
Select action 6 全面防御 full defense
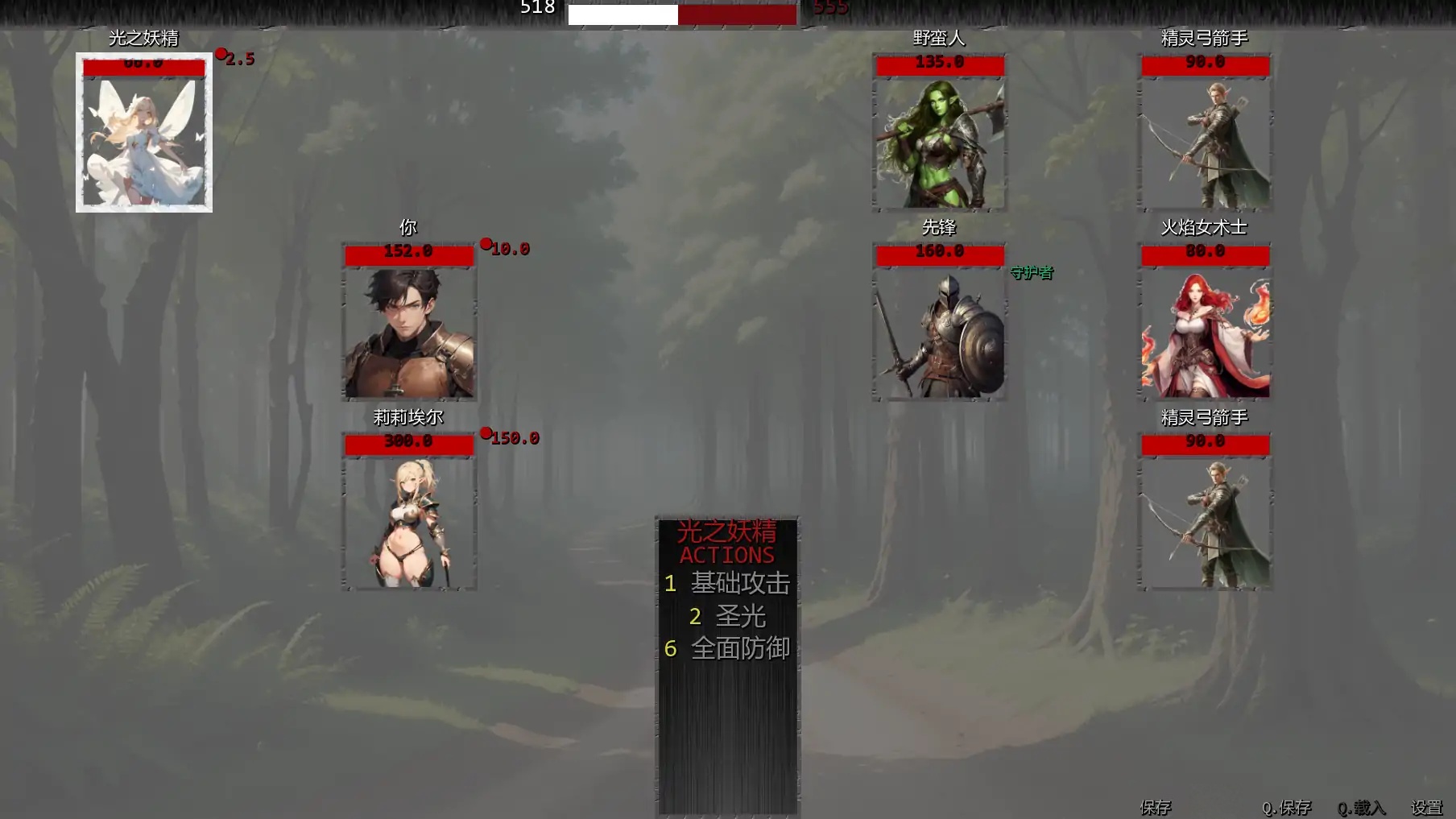pyautogui.click(x=729, y=647)
